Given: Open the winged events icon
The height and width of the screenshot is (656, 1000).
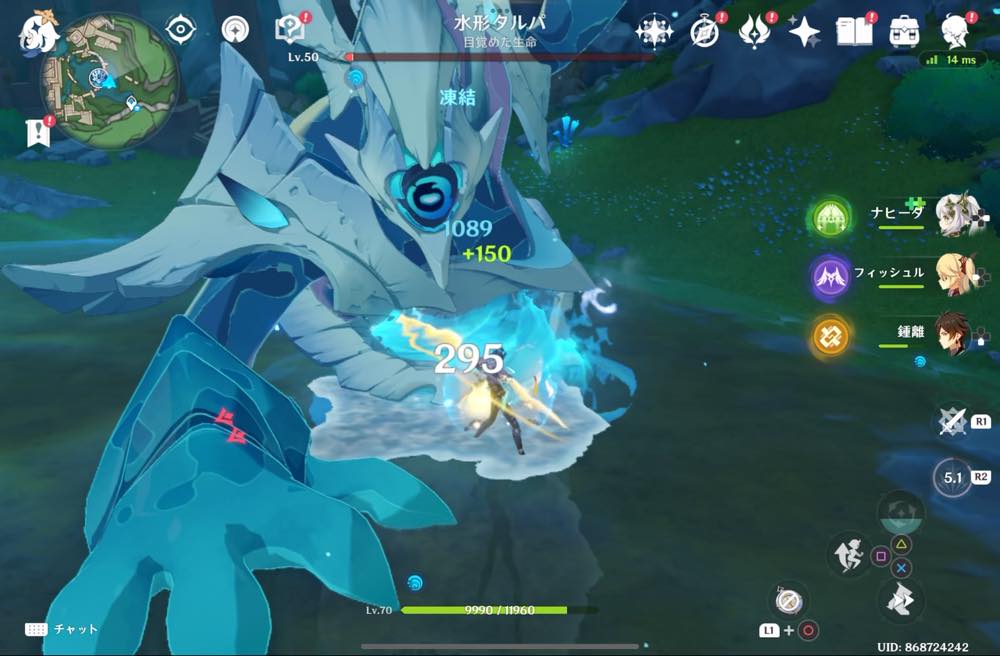Looking at the screenshot, I should [x=753, y=31].
